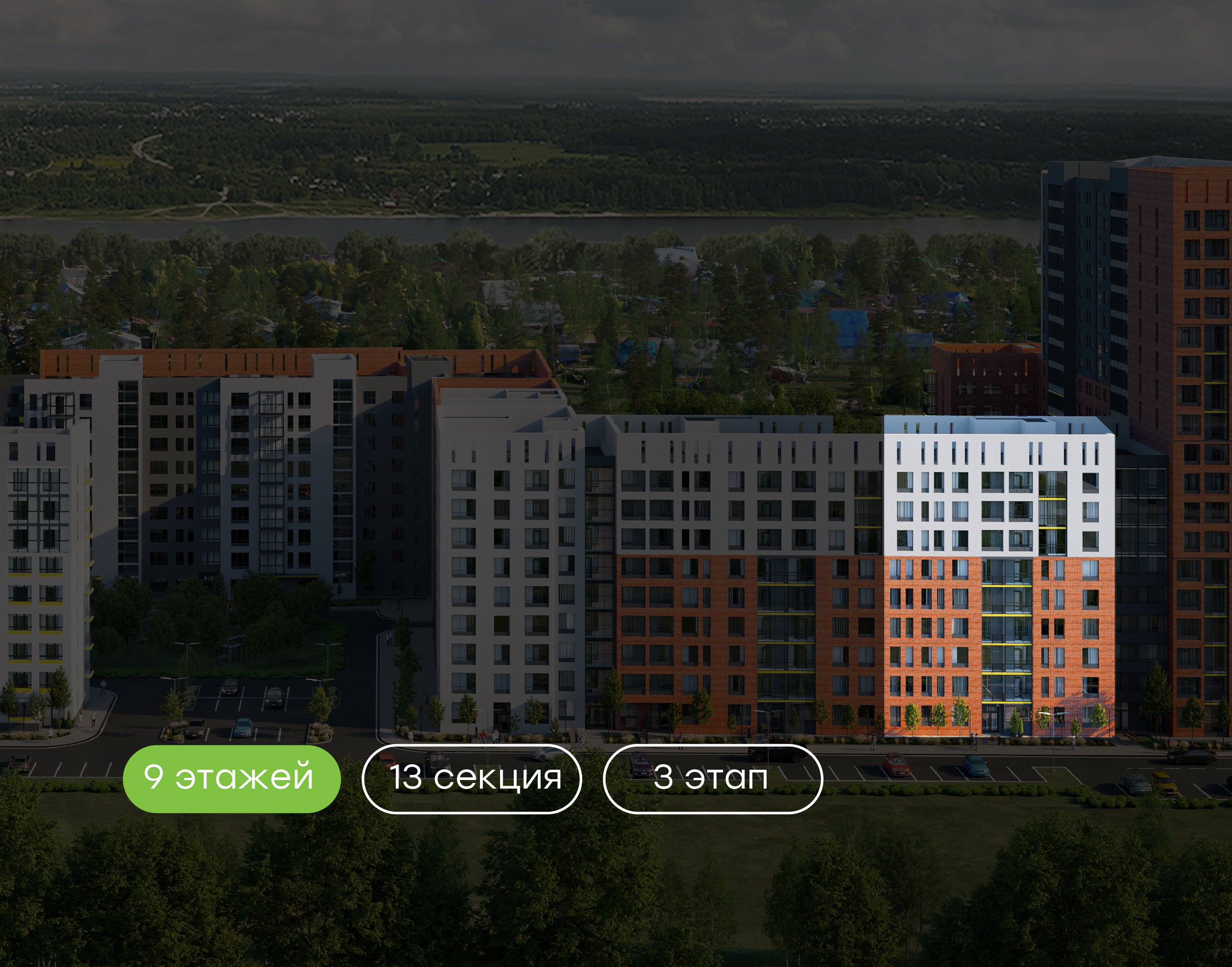Image resolution: width=1232 pixels, height=967 pixels.
Task: Choose the "13 секция" outlined pill
Action: (x=471, y=779)
